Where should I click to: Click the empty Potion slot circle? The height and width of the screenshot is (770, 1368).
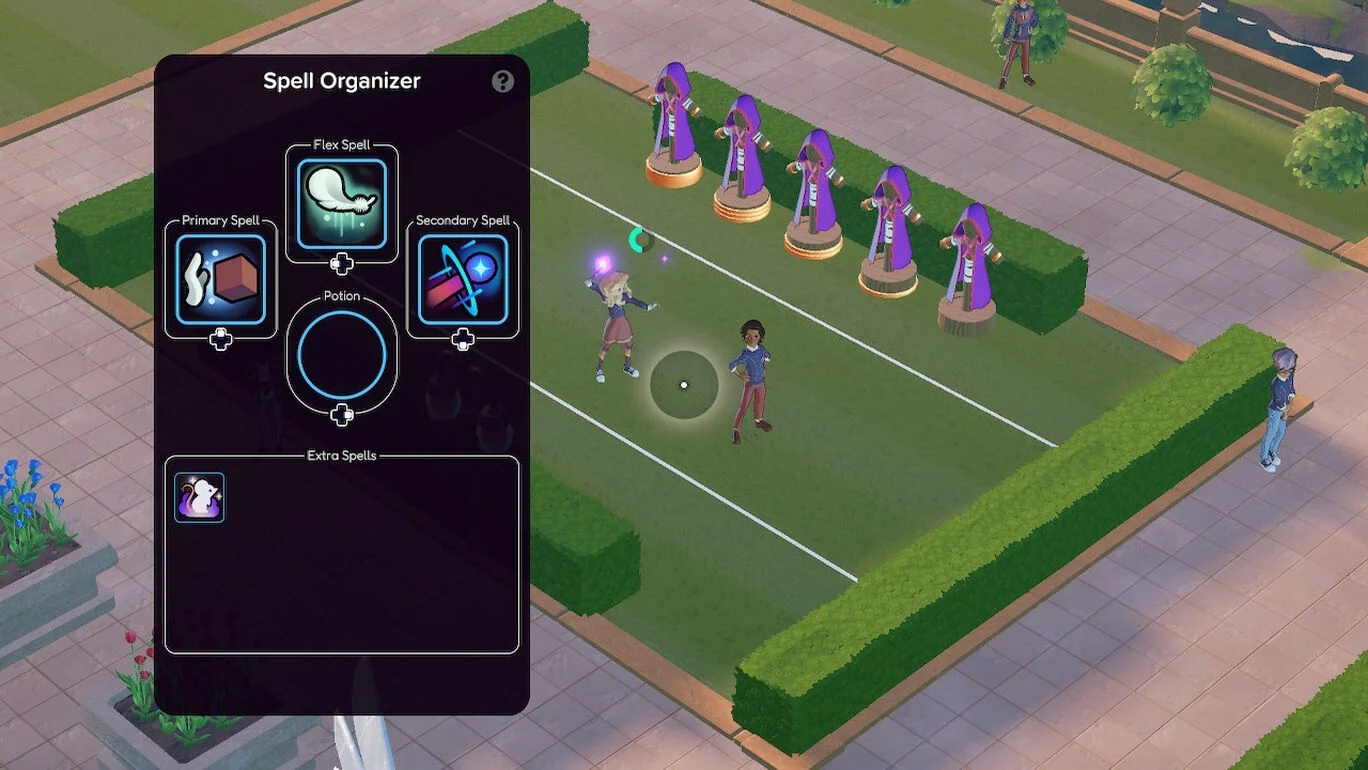tap(342, 356)
